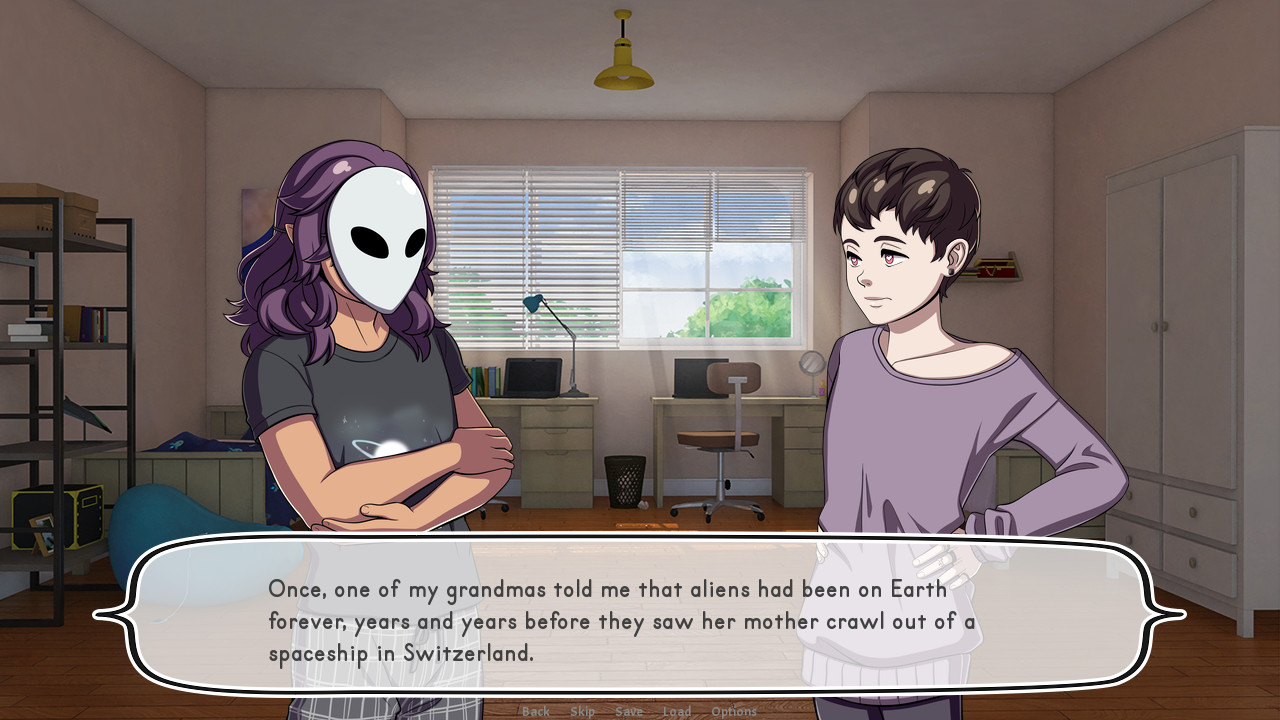Open the Options menu

[x=734, y=711]
